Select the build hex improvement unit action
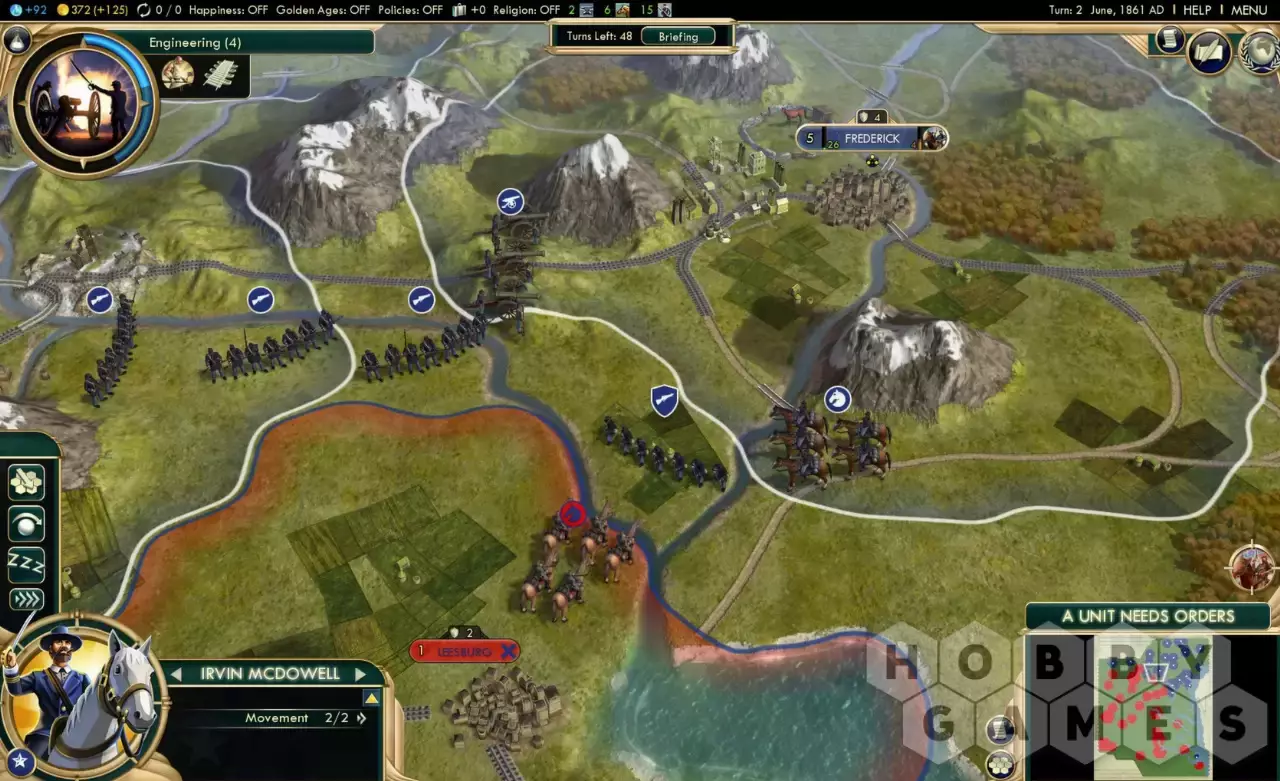This screenshot has height=781, width=1280. 27,482
